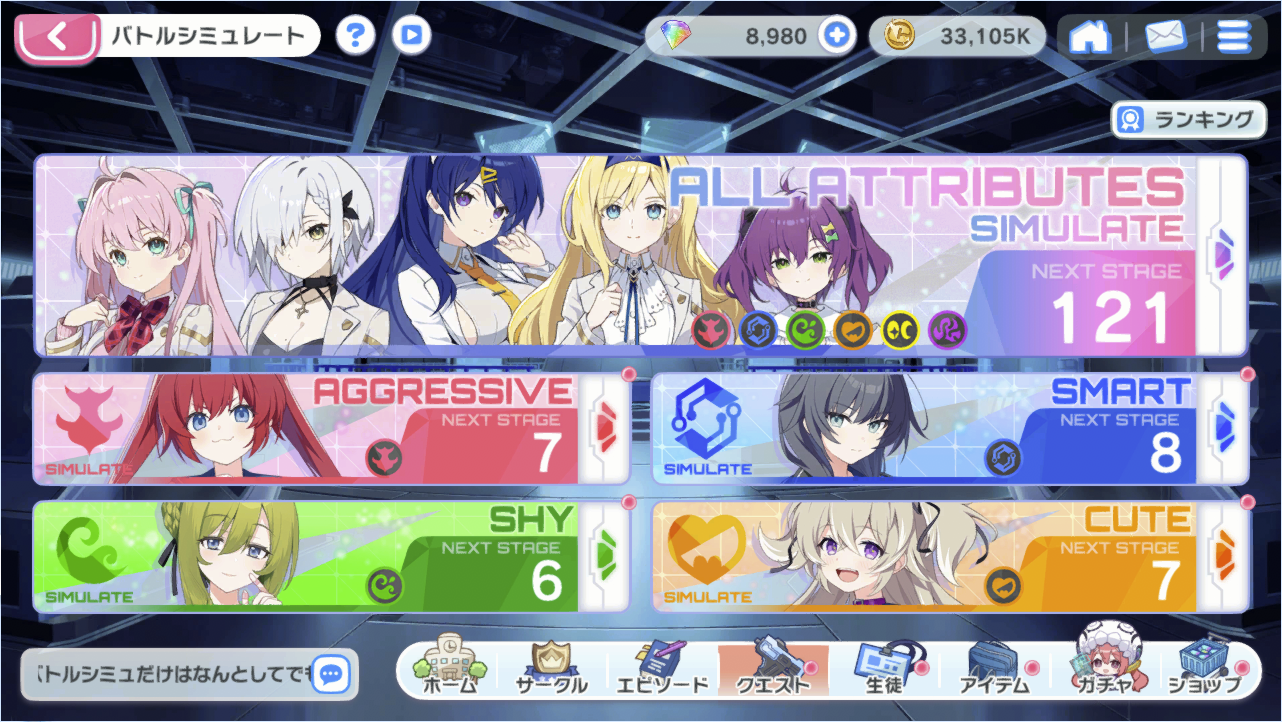Switch to the サークル tab

tap(550, 669)
